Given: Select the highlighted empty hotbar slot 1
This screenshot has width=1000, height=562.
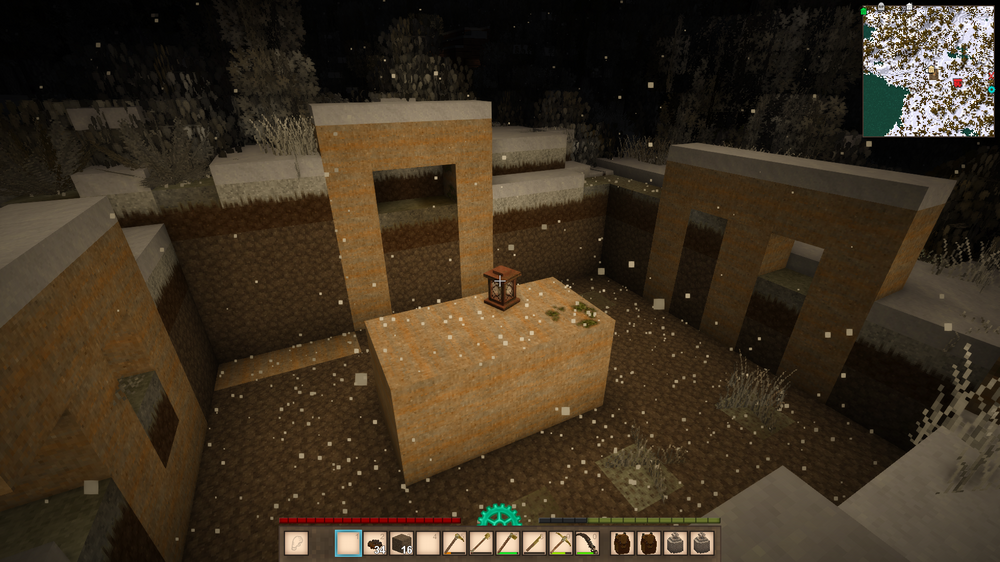Looking at the screenshot, I should tap(347, 543).
